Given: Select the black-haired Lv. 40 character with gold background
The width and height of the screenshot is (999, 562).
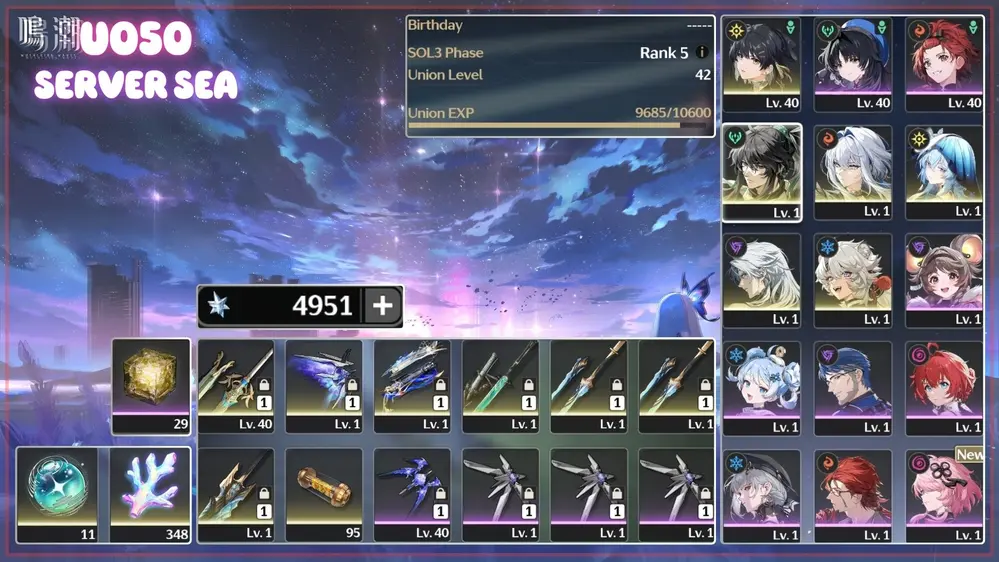Looking at the screenshot, I should coord(762,62).
